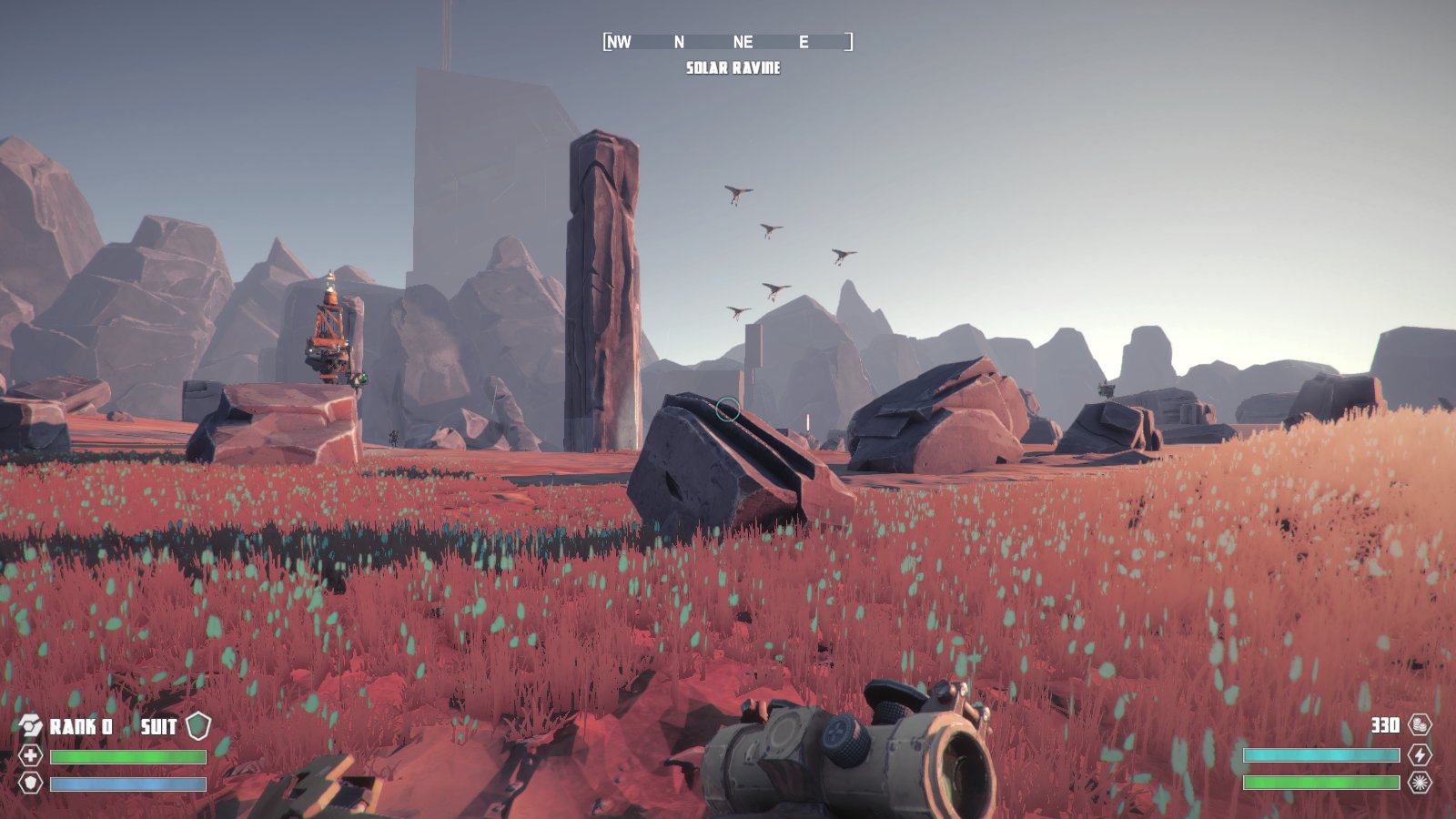This screenshot has width=1456, height=819.
Task: Select the armor hexagon icon beside the blue bar
Action: pyautogui.click(x=30, y=784)
